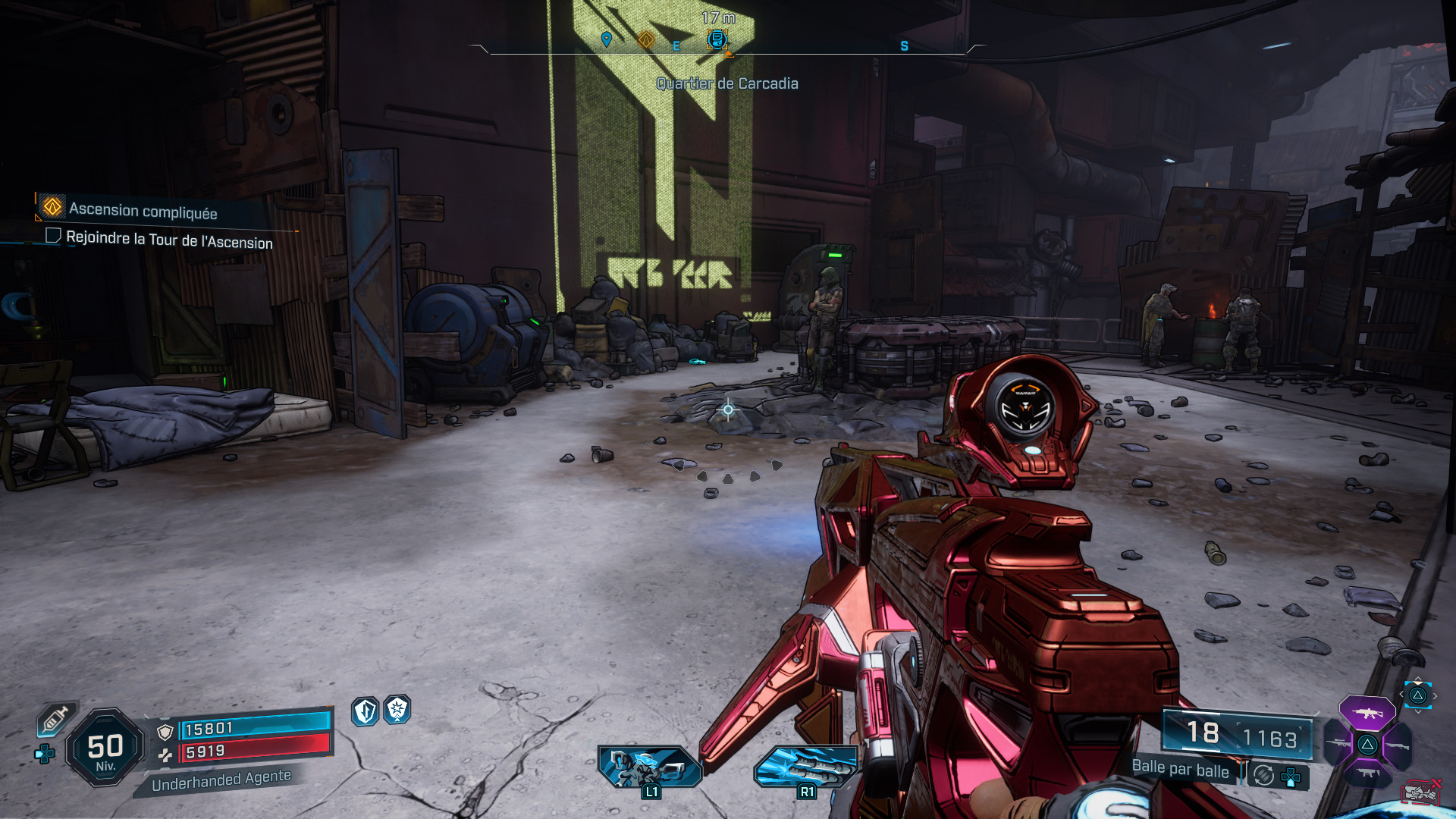This screenshot has height=819, width=1456.
Task: Inspect the lightning shield status icon
Action: tap(366, 711)
